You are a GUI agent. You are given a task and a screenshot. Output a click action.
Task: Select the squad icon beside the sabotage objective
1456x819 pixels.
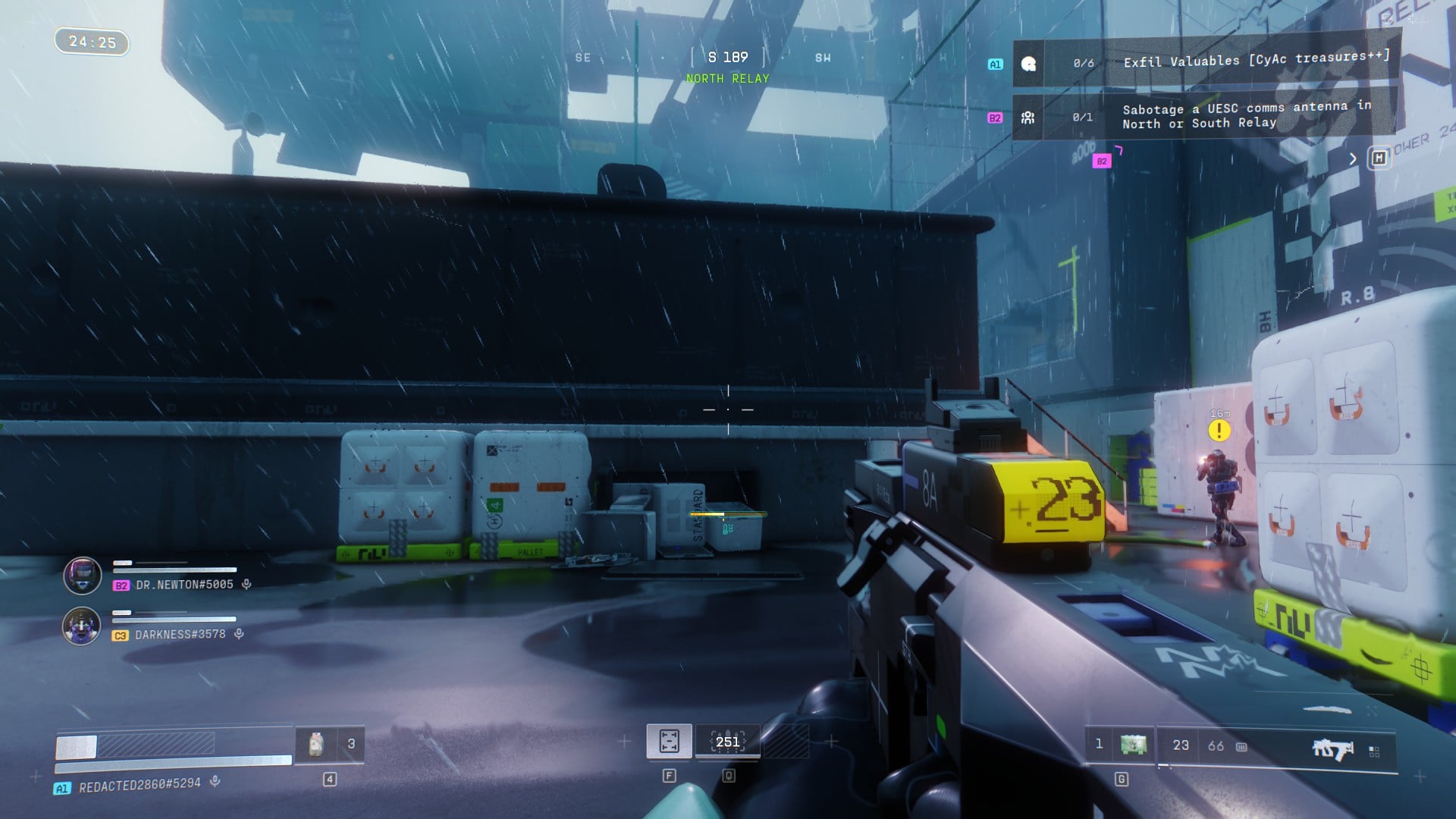tap(1028, 116)
